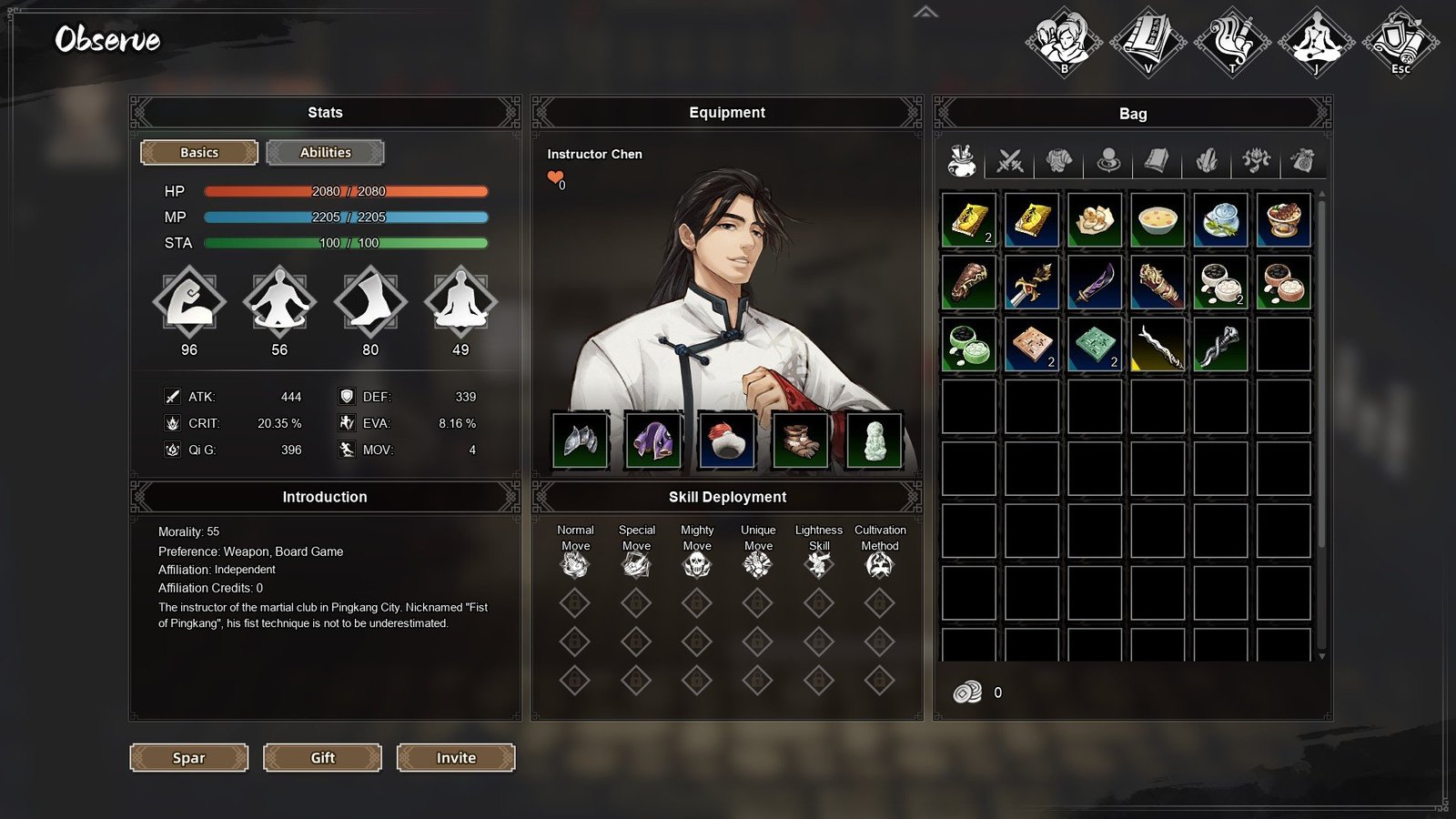View the equipped jade statue accessory
1456x819 pixels.
(x=874, y=440)
